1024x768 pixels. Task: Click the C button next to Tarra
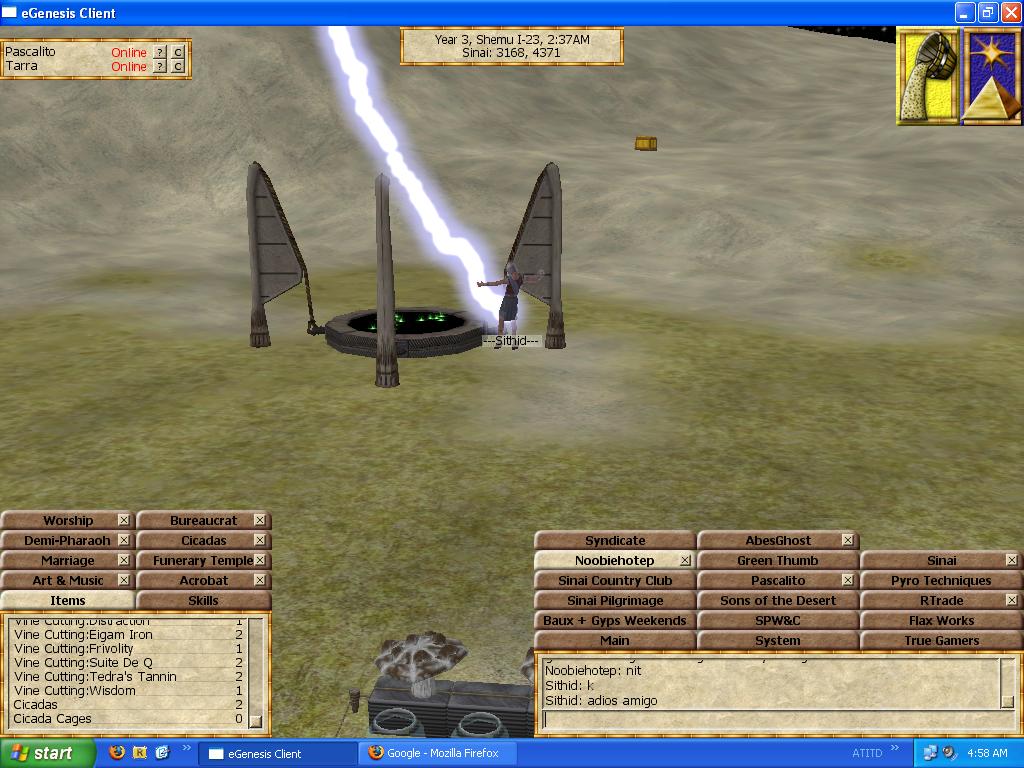(178, 67)
